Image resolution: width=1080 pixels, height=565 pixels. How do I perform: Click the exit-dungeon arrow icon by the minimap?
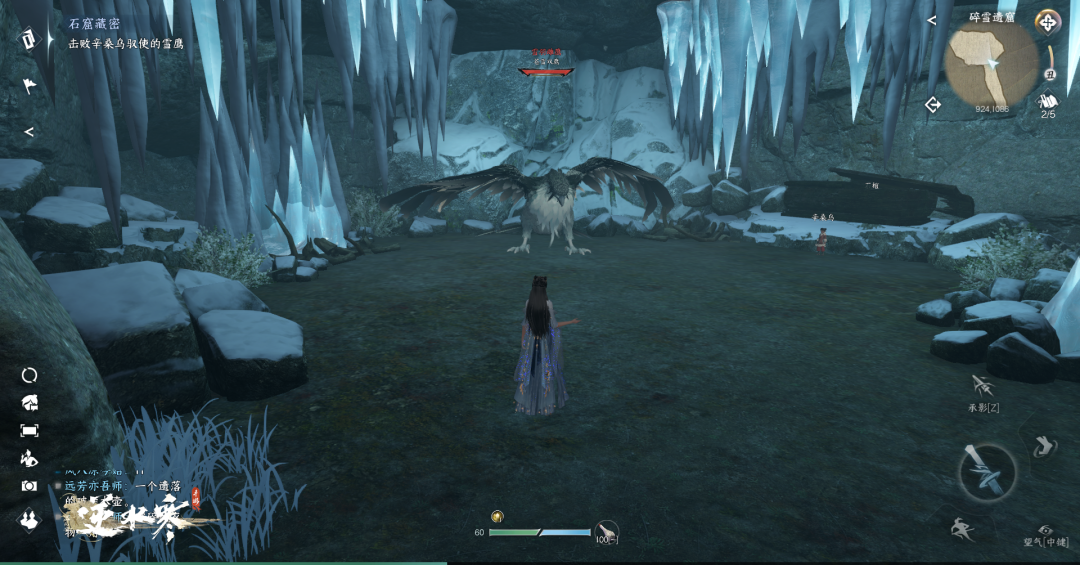[x=933, y=105]
